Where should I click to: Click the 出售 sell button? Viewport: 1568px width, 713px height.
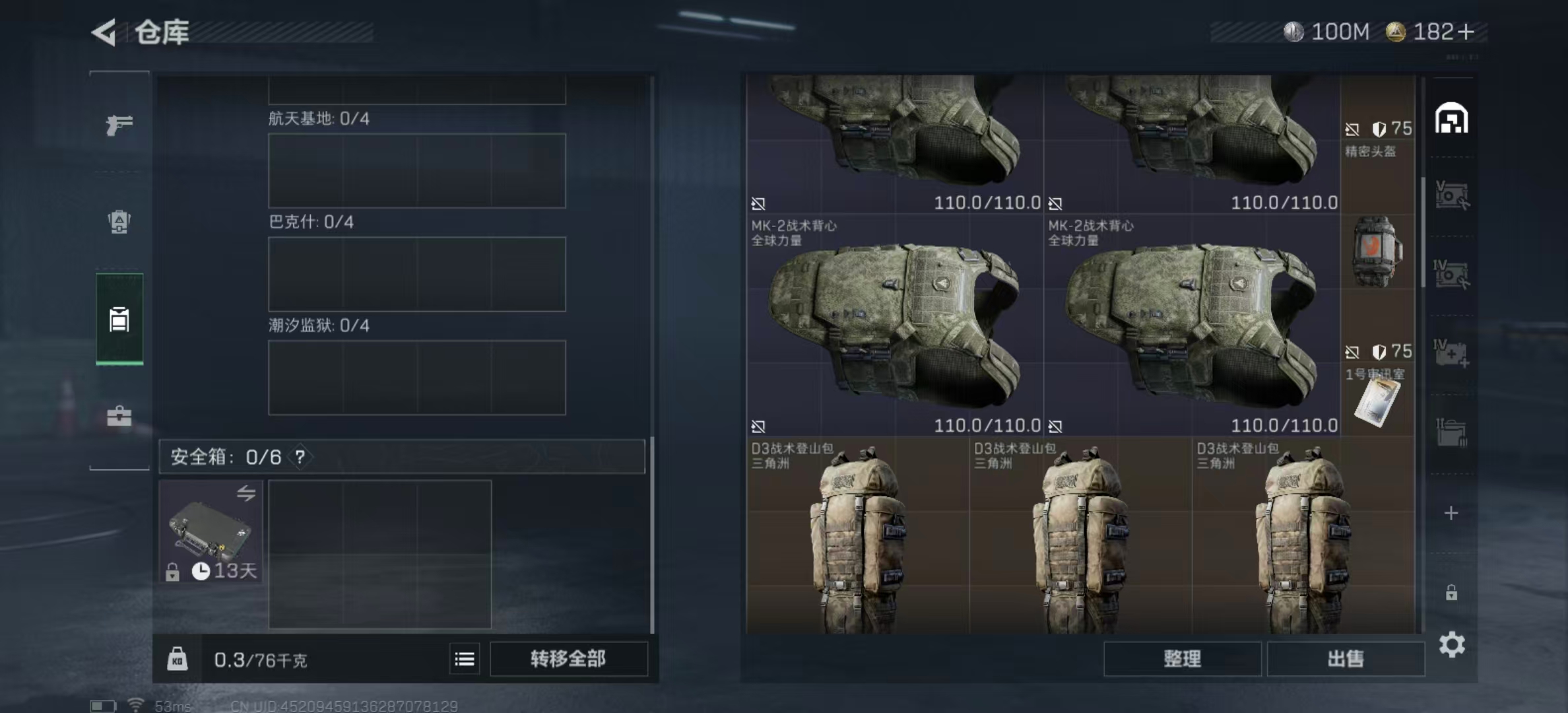[x=1346, y=659]
